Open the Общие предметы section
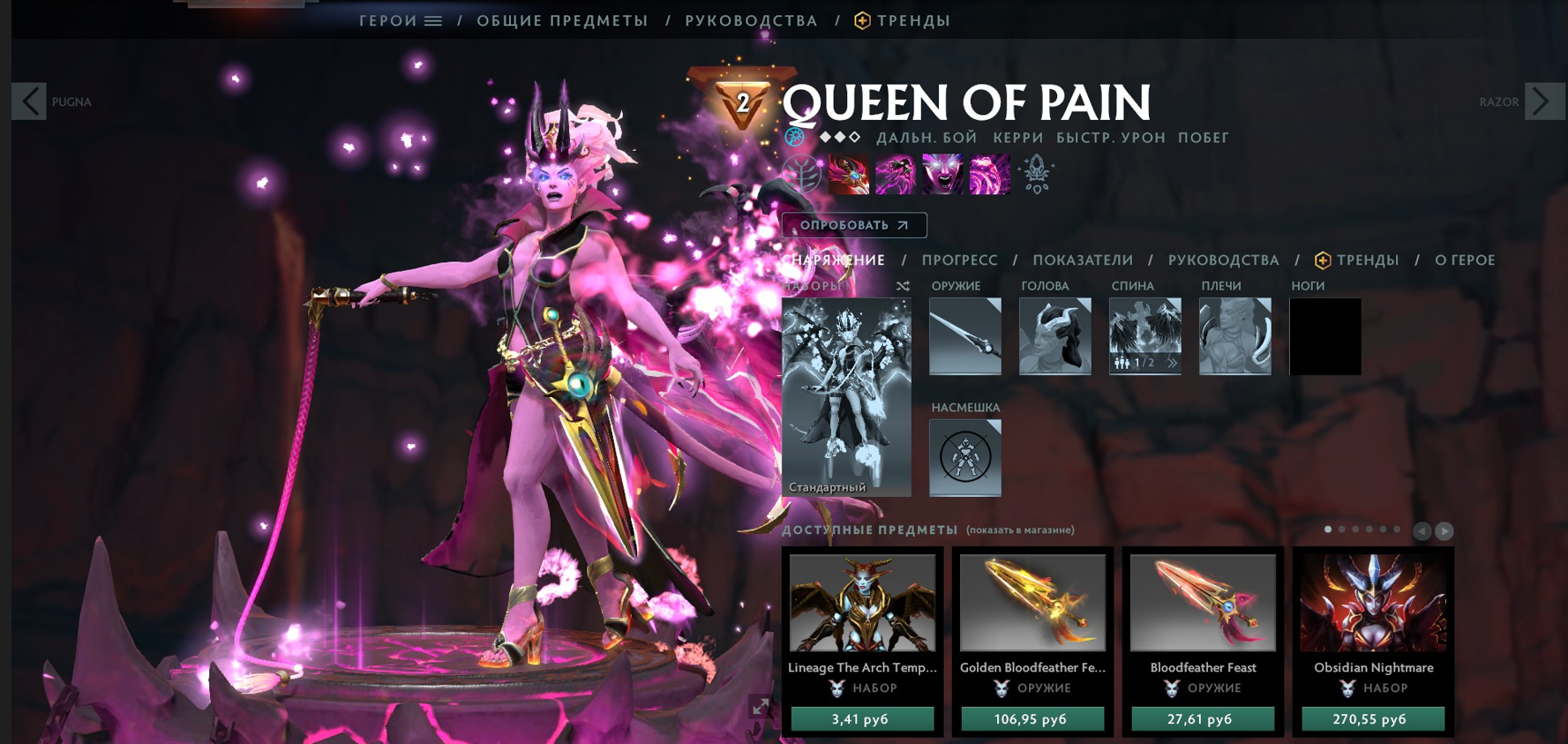This screenshot has height=744, width=1568. click(x=562, y=20)
